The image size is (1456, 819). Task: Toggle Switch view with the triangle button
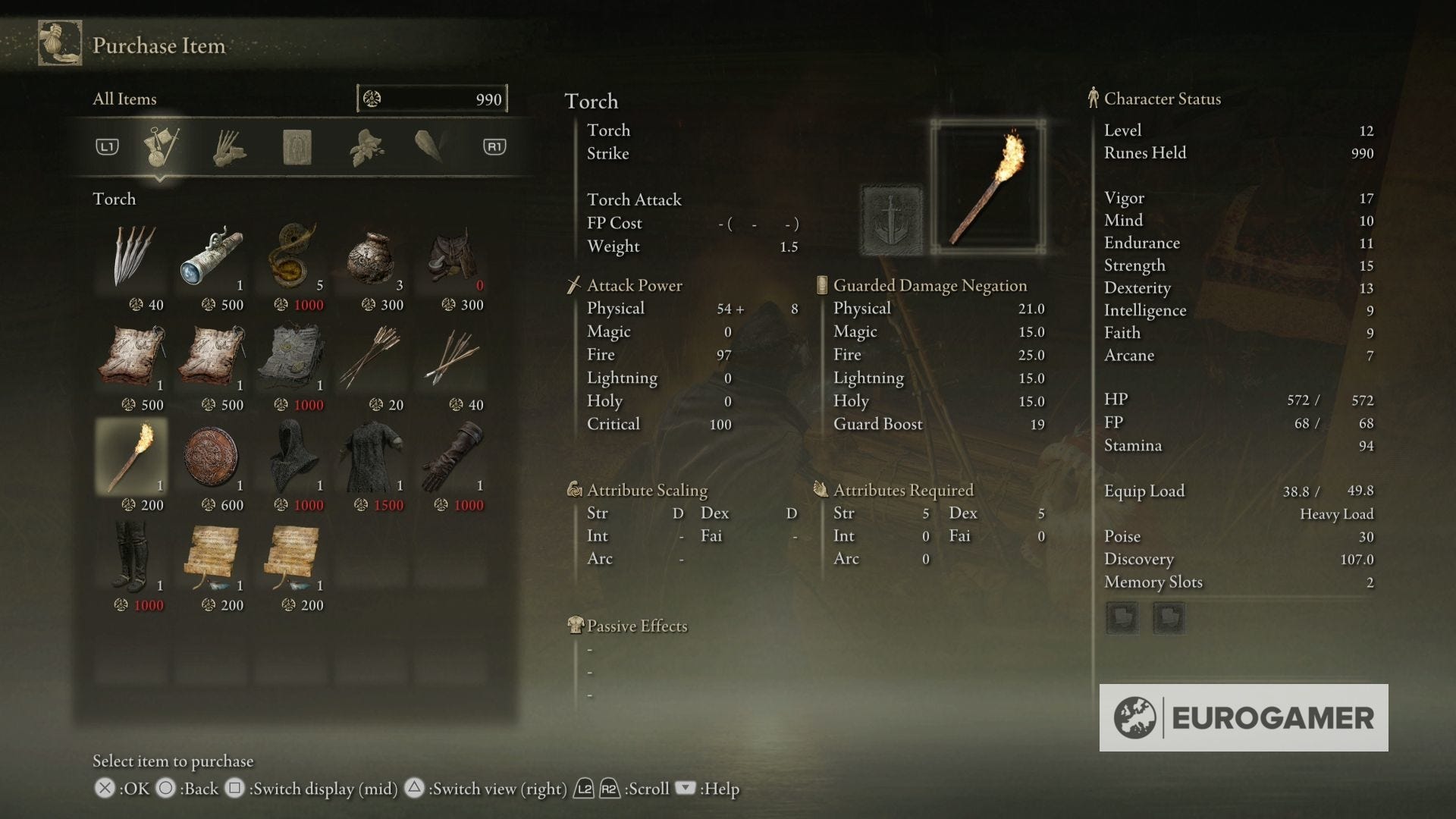[x=415, y=789]
